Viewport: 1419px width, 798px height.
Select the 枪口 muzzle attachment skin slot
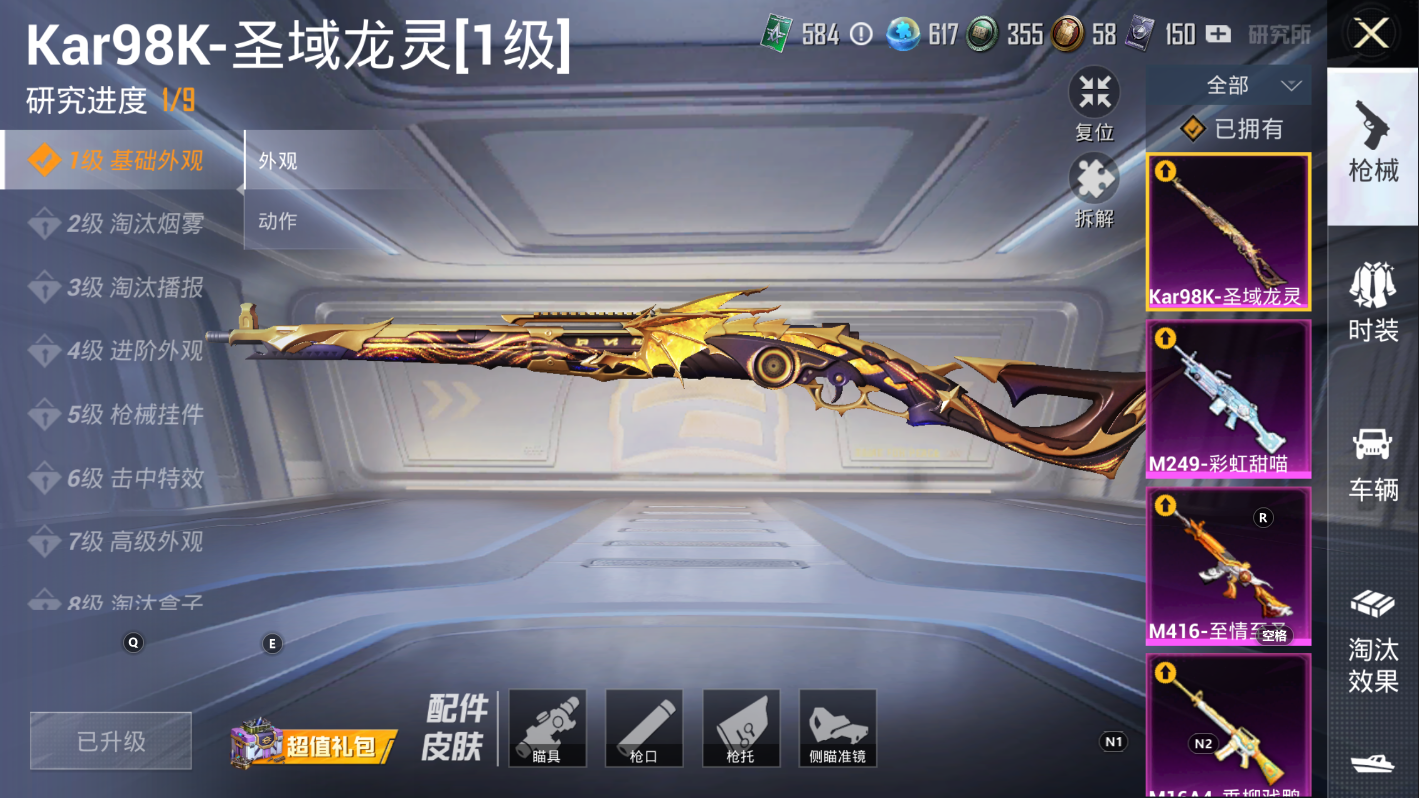644,728
